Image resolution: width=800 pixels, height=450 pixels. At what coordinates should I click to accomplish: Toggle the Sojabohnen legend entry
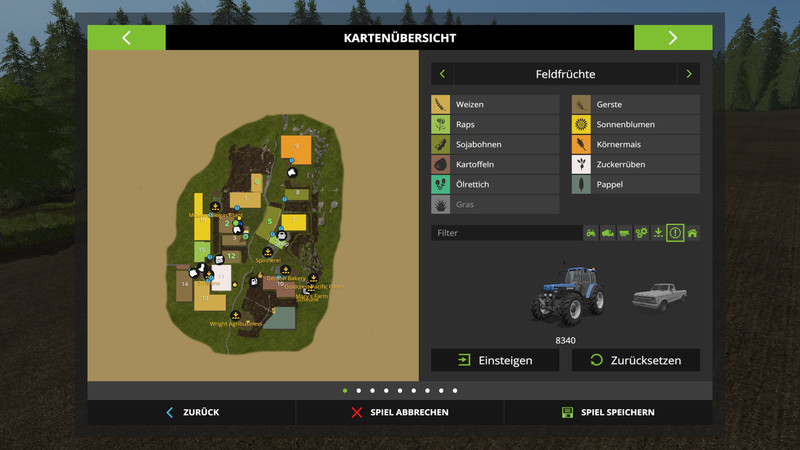click(x=495, y=145)
